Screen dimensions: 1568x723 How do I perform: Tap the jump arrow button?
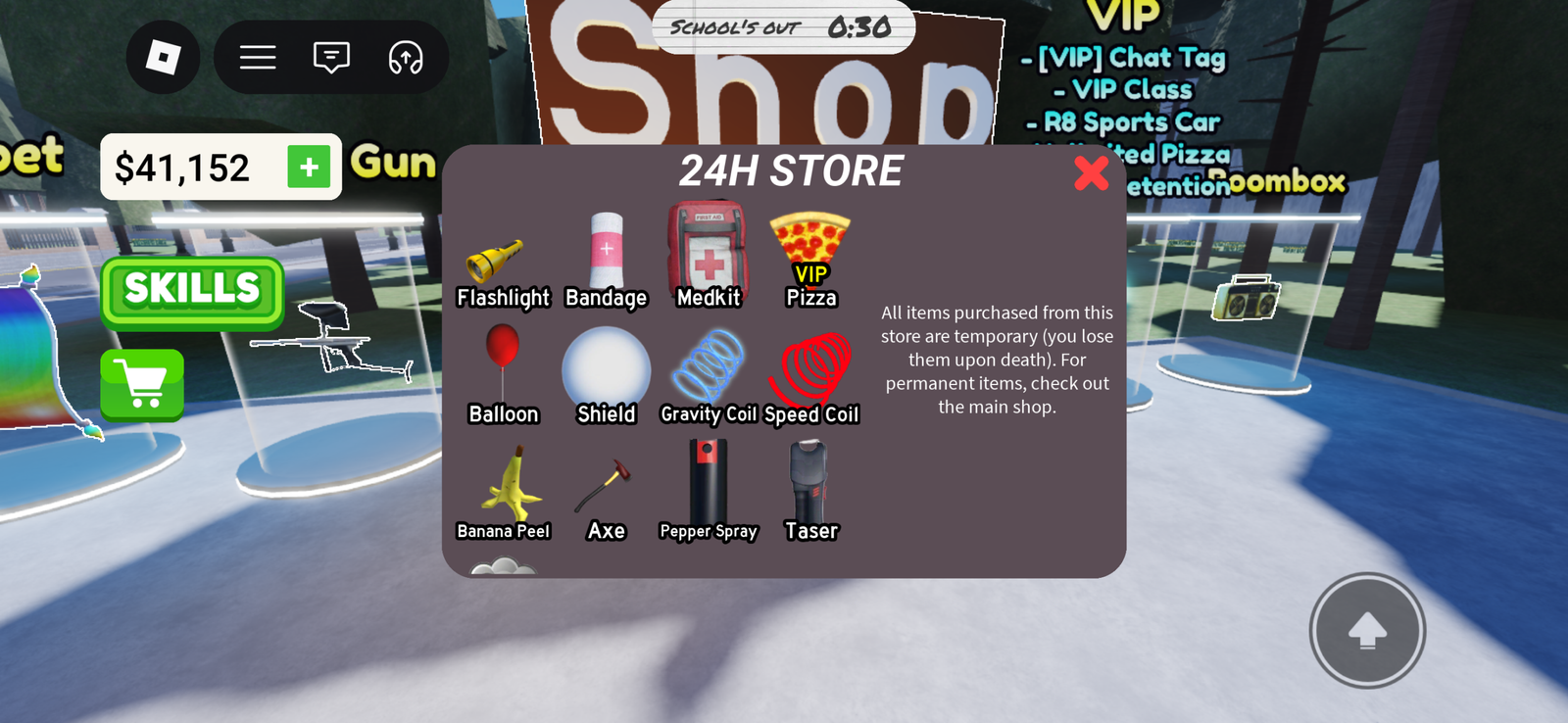point(1366,631)
